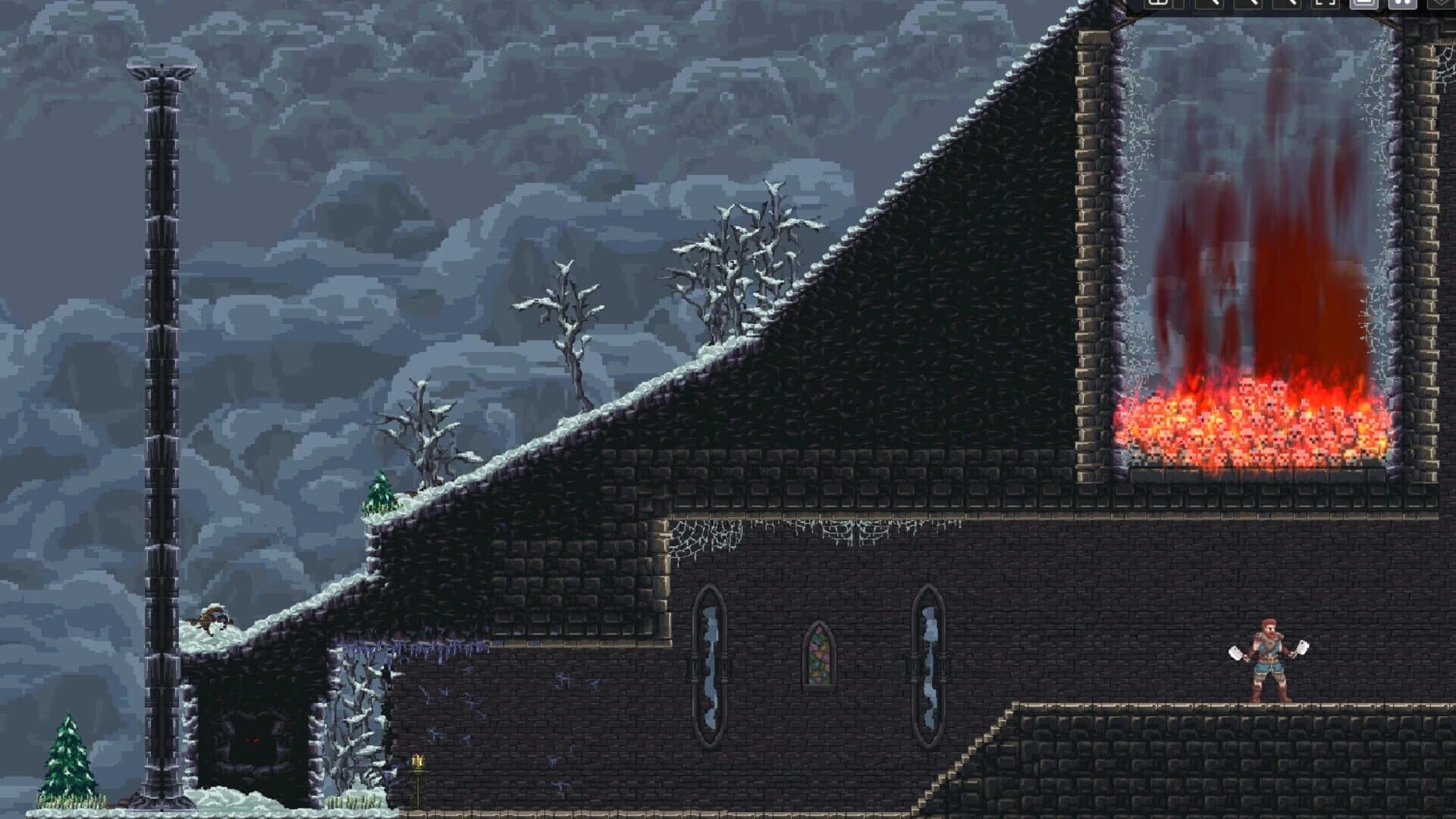The height and width of the screenshot is (819, 1456).
Task: Click the pause icon in the top toolbar
Action: pyautogui.click(x=1403, y=6)
